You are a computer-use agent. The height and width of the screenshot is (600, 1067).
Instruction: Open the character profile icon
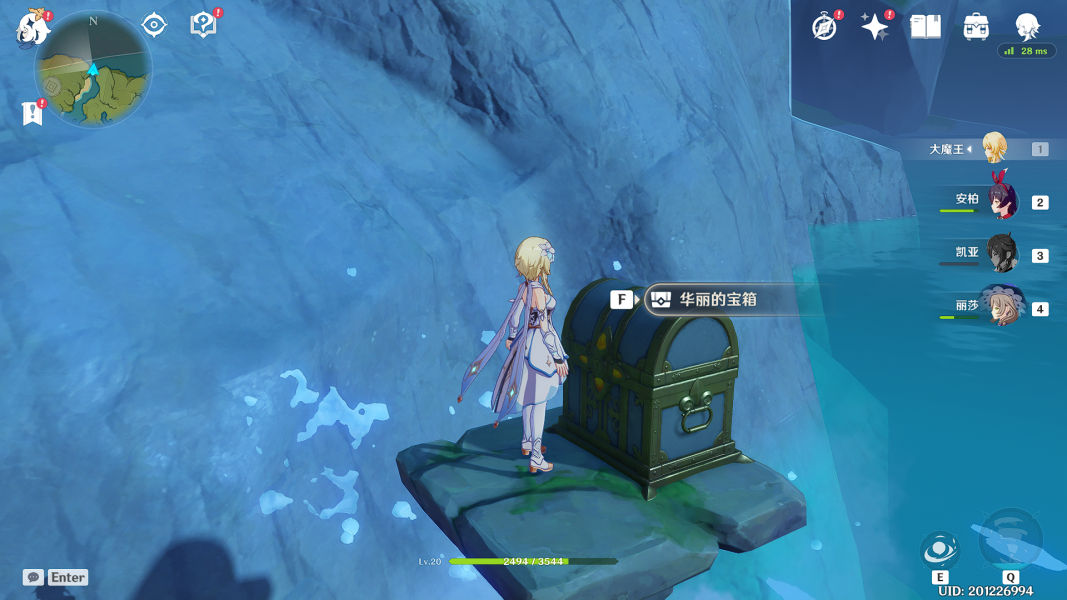tap(1027, 27)
